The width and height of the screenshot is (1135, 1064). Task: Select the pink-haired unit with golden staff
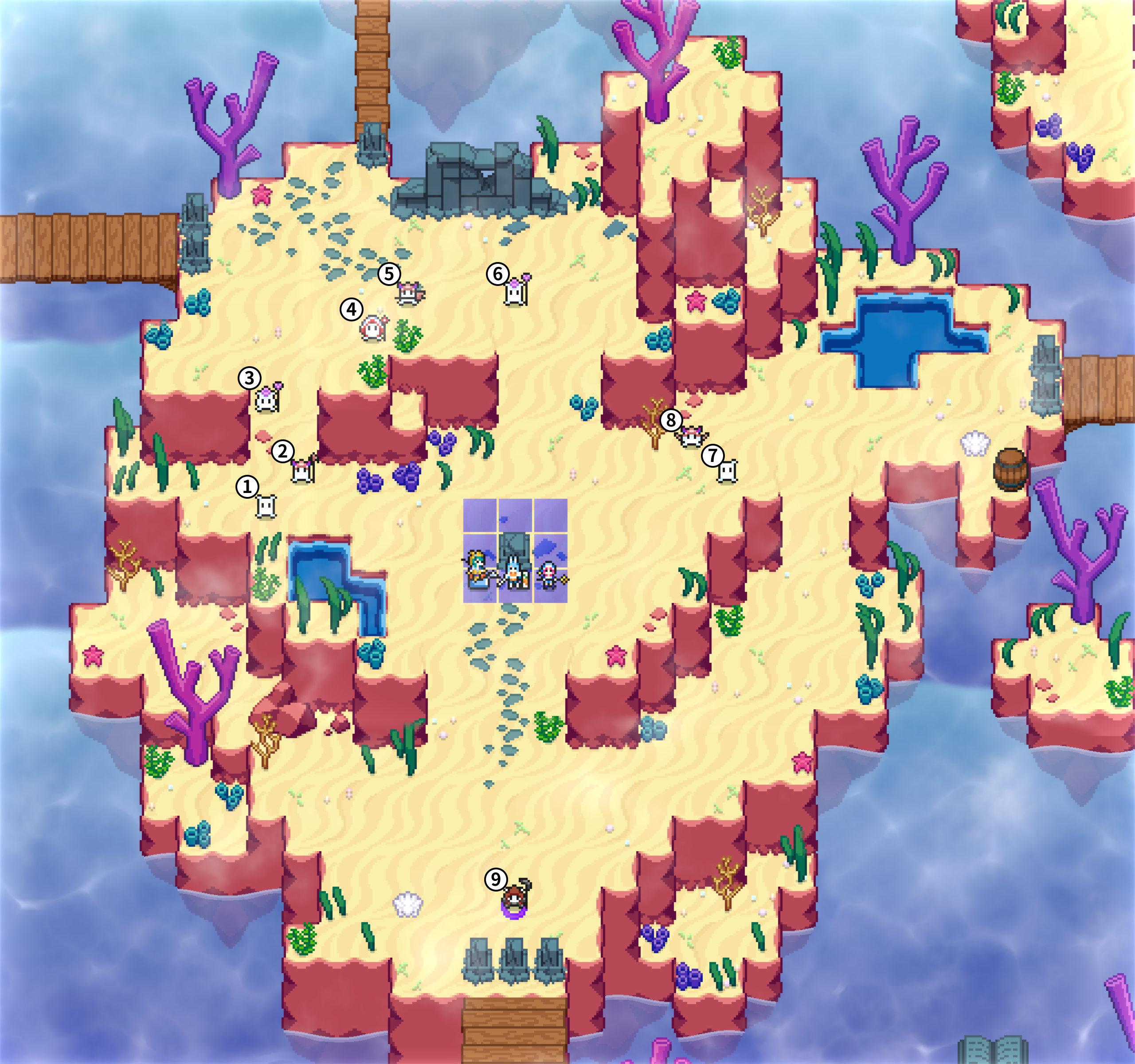[550, 574]
